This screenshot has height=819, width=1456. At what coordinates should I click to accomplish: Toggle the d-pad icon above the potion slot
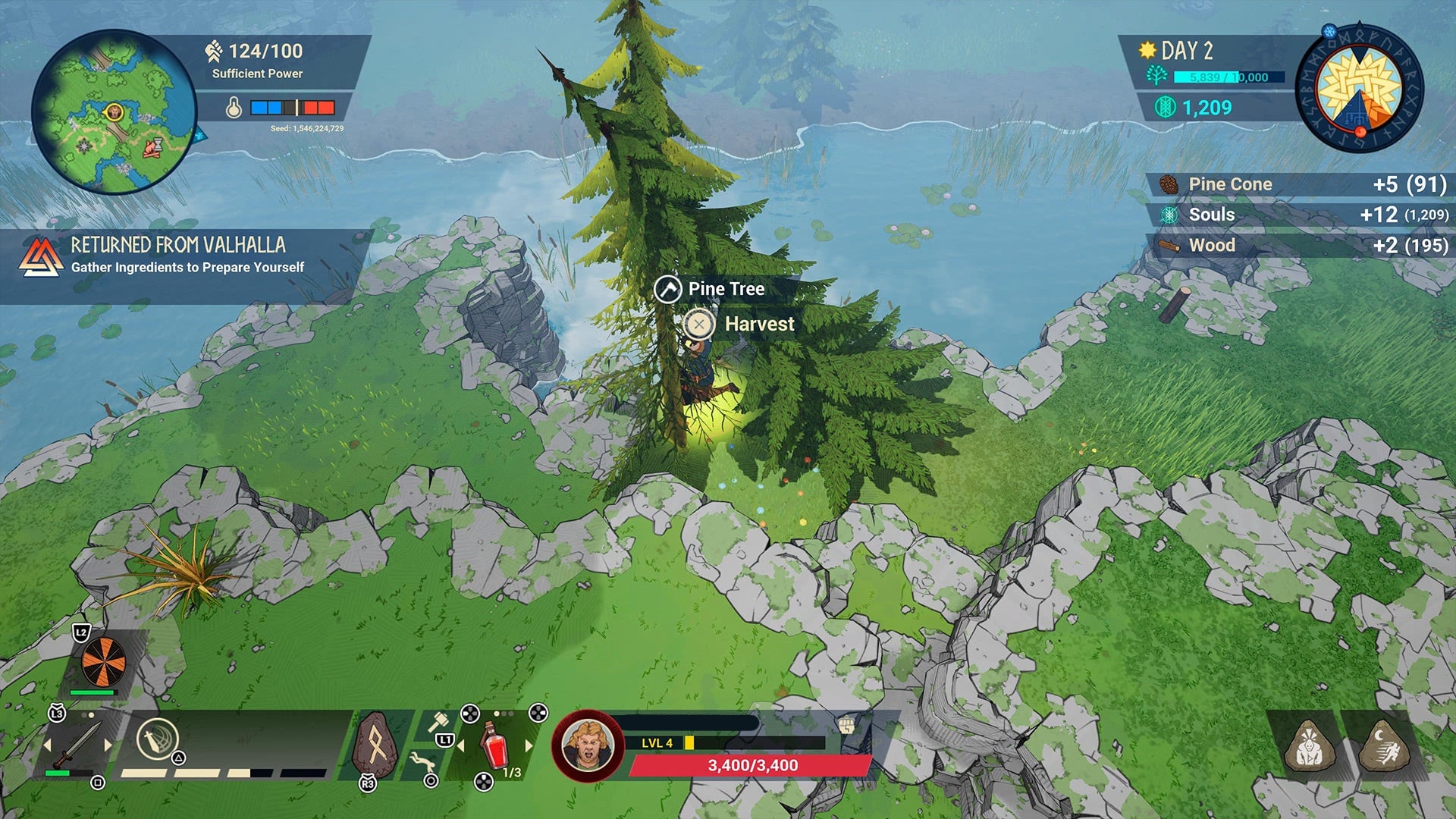pos(469,714)
